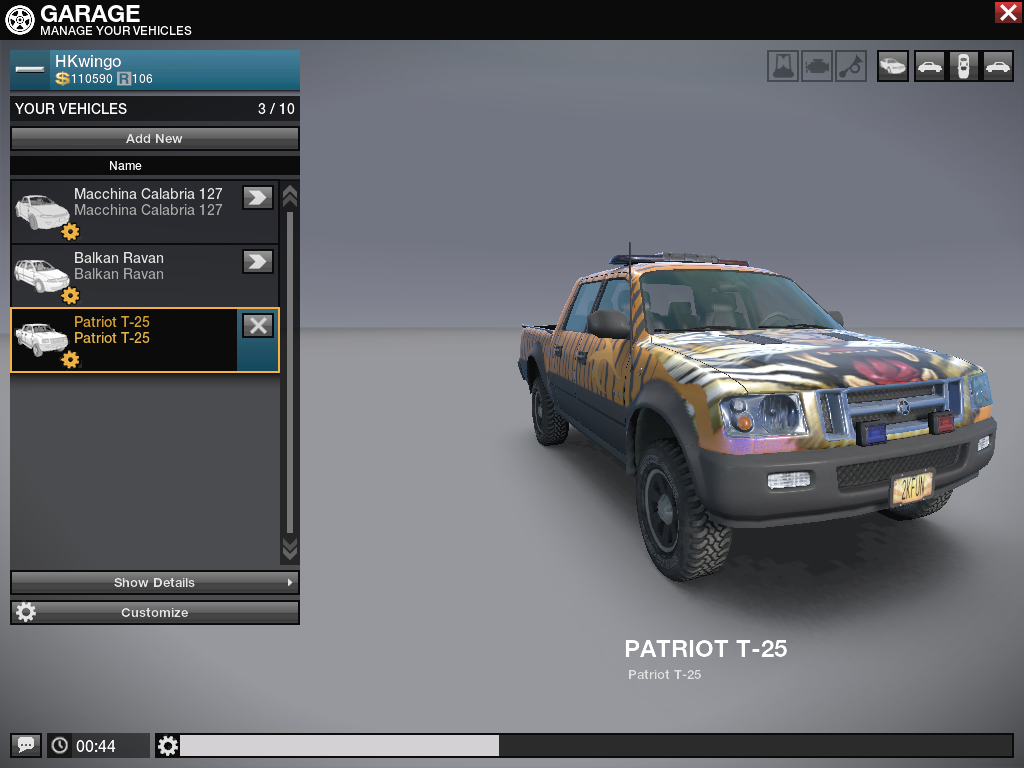Play the horn preview icon
The image size is (1024, 768).
point(851,66)
